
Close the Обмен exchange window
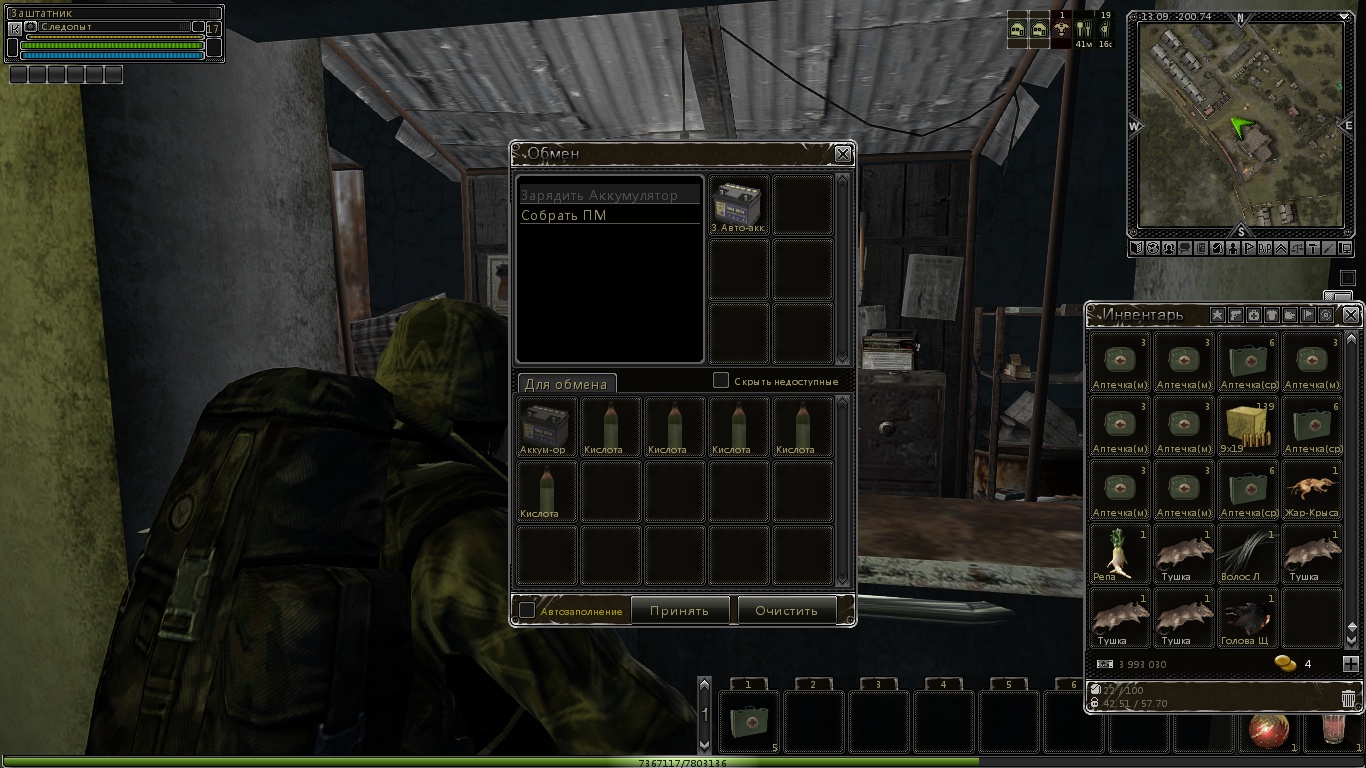point(843,154)
